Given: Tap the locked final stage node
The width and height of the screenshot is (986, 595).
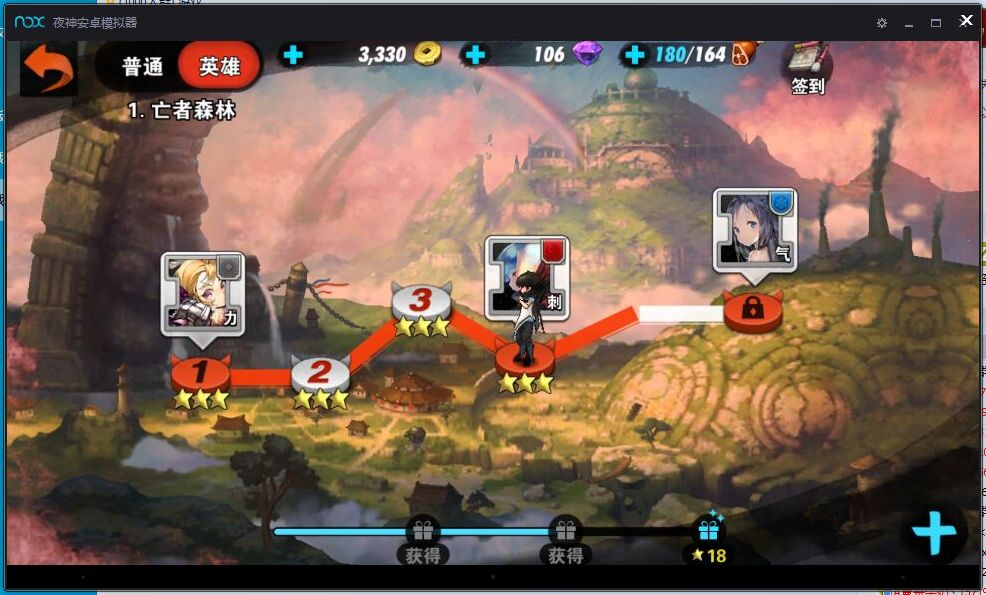Looking at the screenshot, I should [753, 310].
